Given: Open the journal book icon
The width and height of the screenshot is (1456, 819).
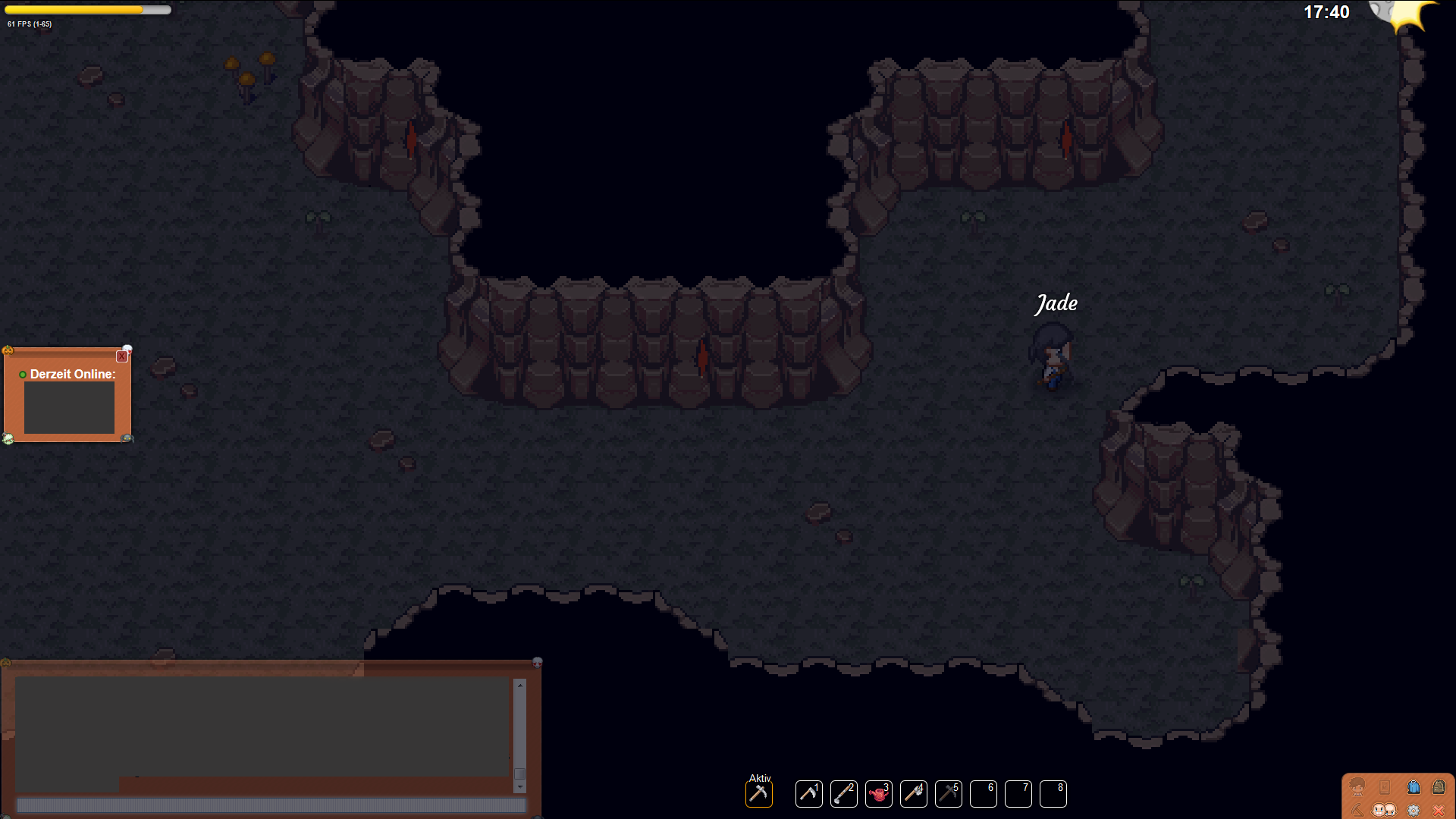Looking at the screenshot, I should tap(1385, 786).
